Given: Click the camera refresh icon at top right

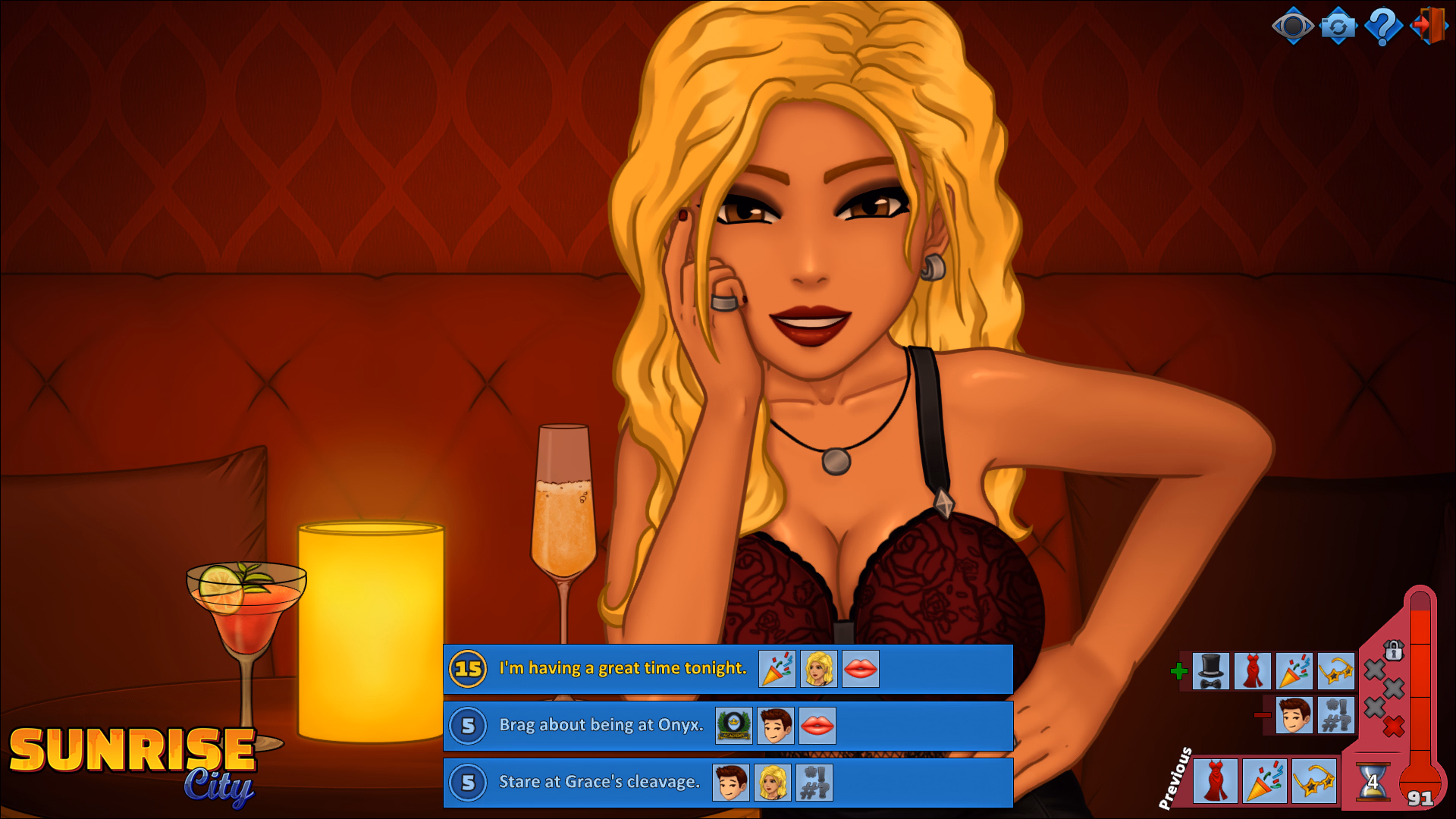Looking at the screenshot, I should tap(1339, 26).
